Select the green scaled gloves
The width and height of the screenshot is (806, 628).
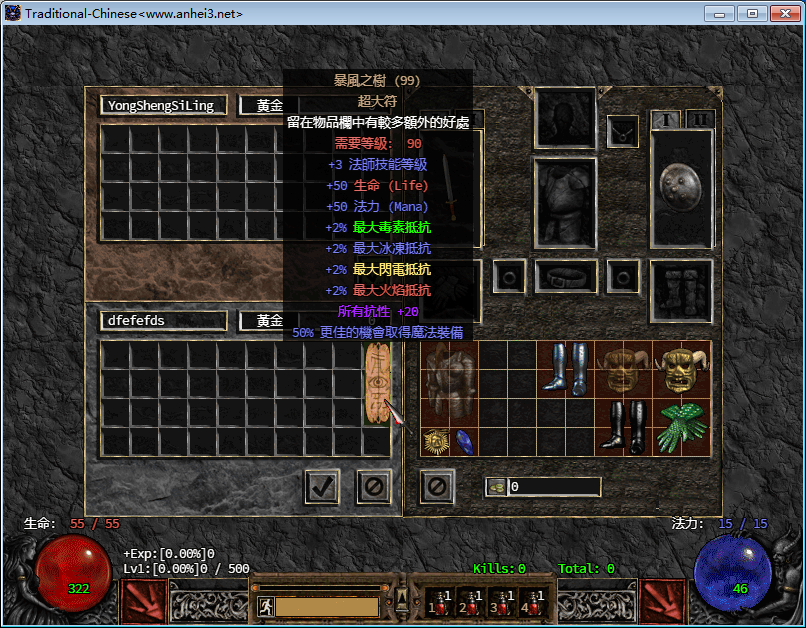click(x=683, y=428)
